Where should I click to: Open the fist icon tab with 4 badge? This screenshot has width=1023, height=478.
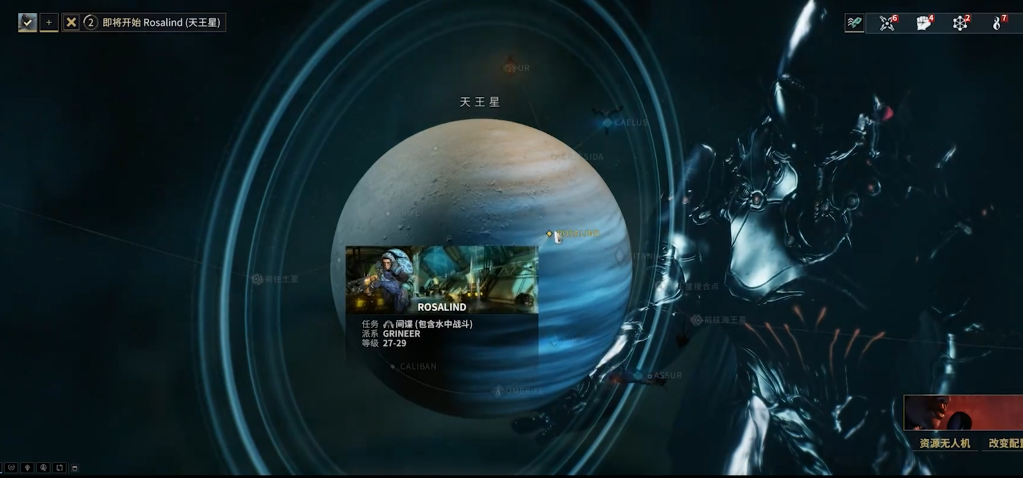click(x=924, y=22)
